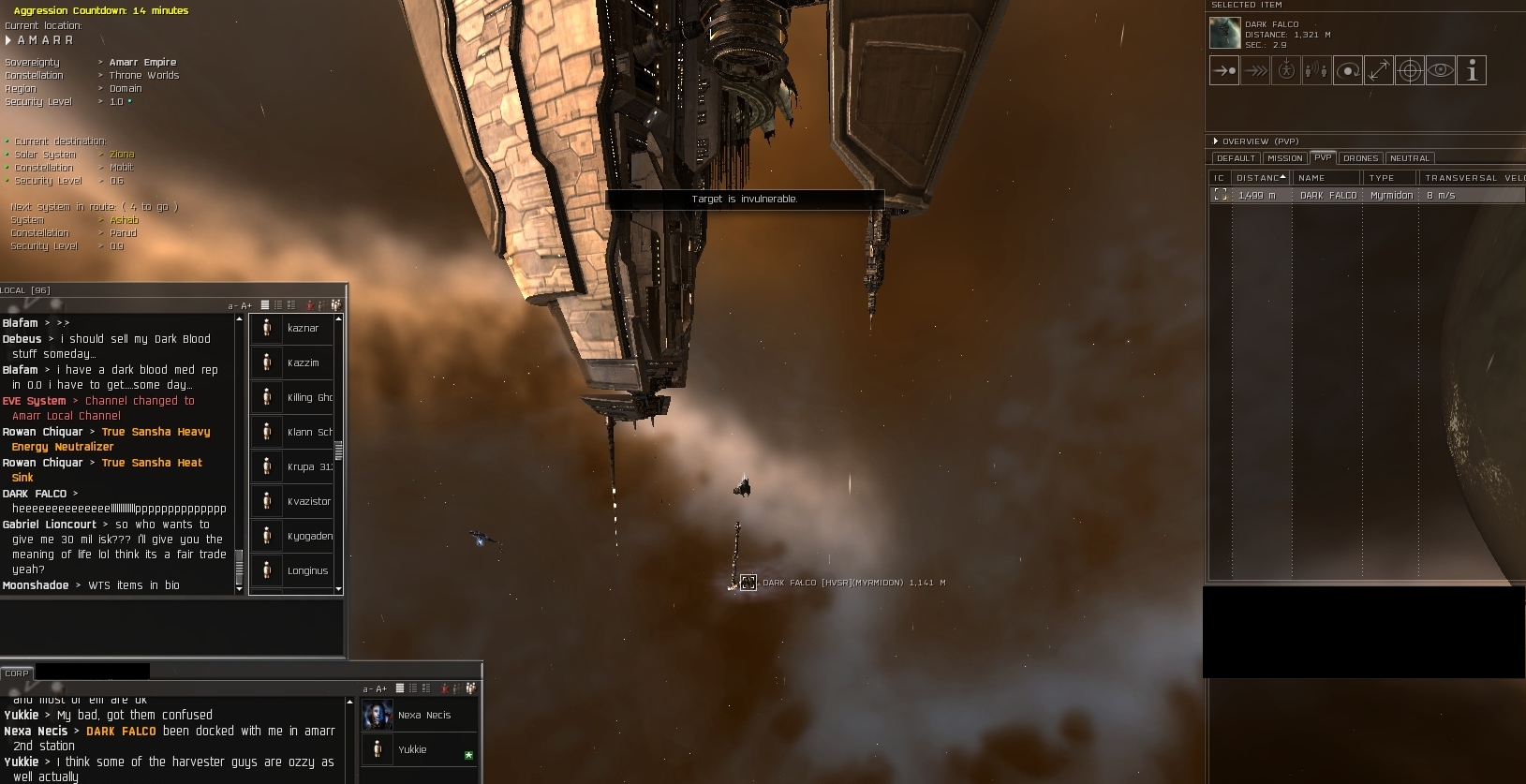Select the Drones overview tab
The height and width of the screenshot is (784, 1526).
(1360, 158)
